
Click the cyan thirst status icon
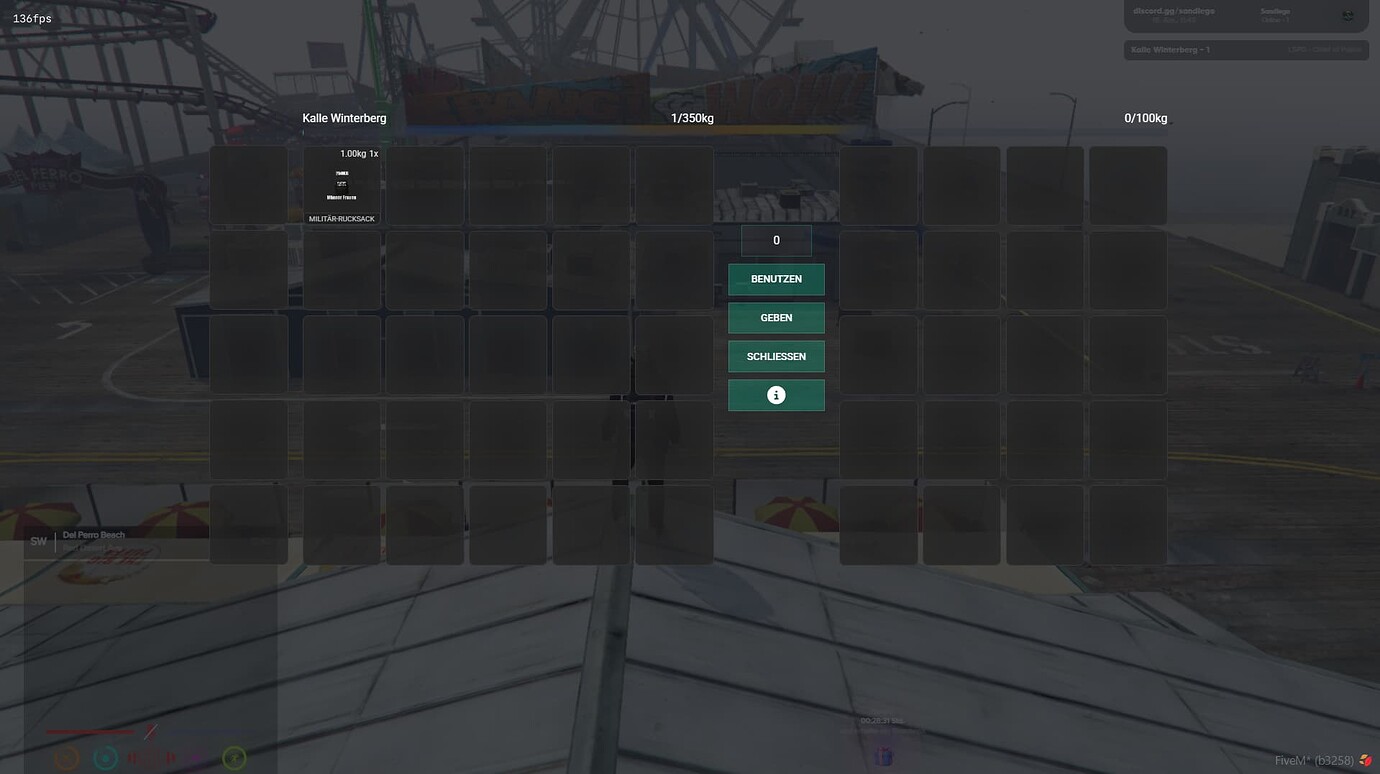pos(105,758)
